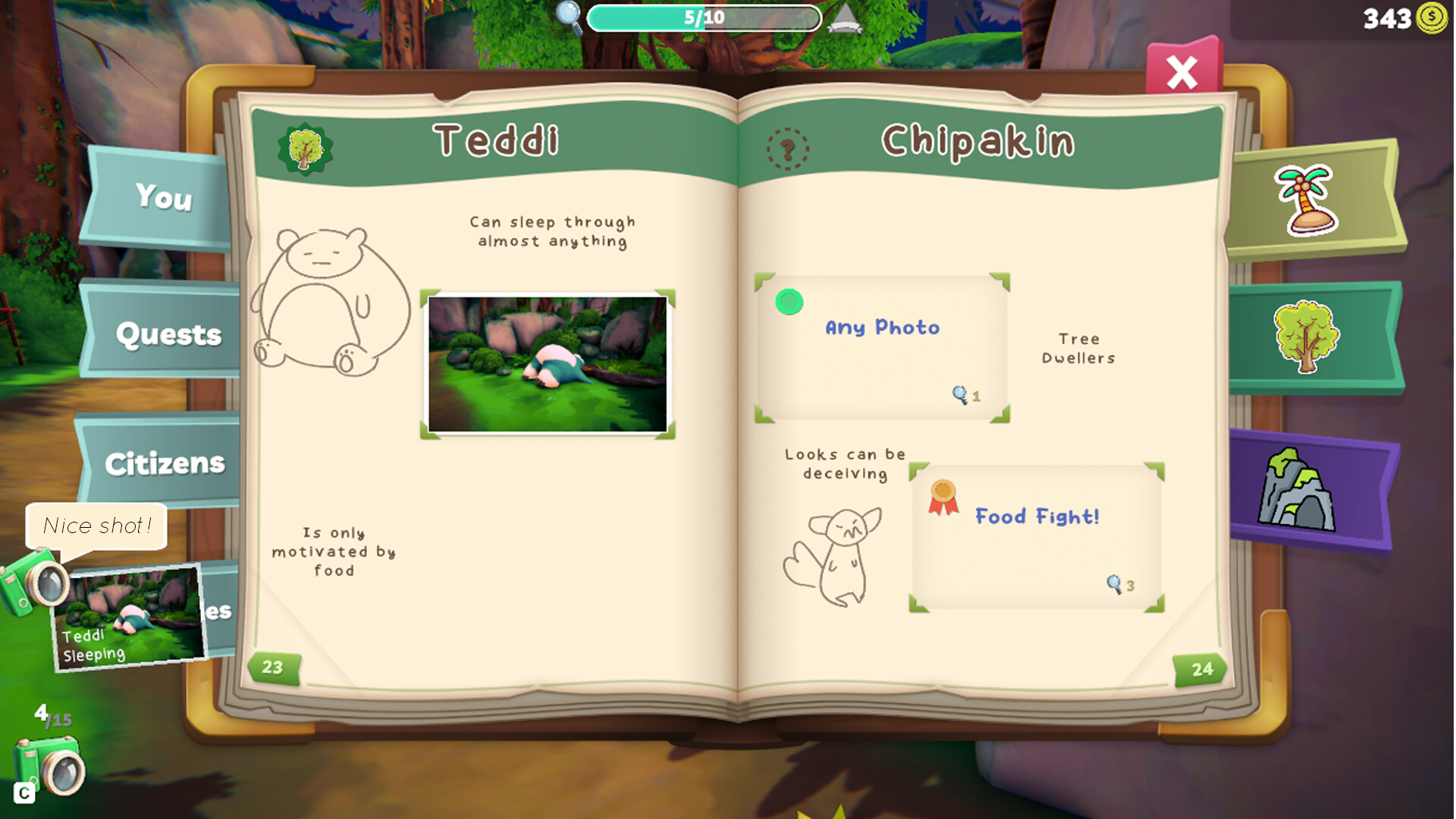This screenshot has height=819, width=1456.
Task: Click the gold coin currency icon top right
Action: [x=1432, y=18]
